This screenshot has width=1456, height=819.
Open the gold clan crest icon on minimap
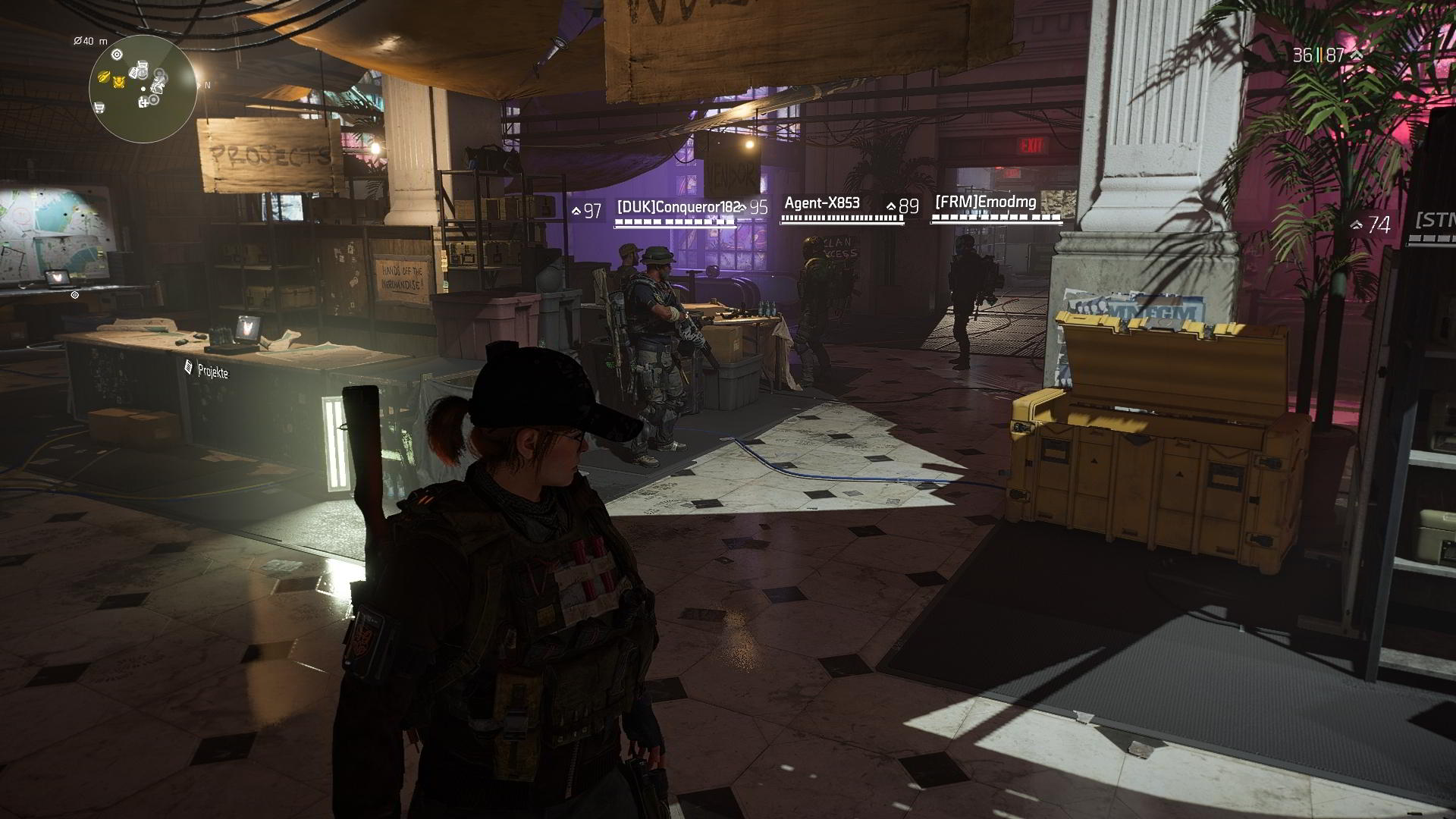(120, 82)
